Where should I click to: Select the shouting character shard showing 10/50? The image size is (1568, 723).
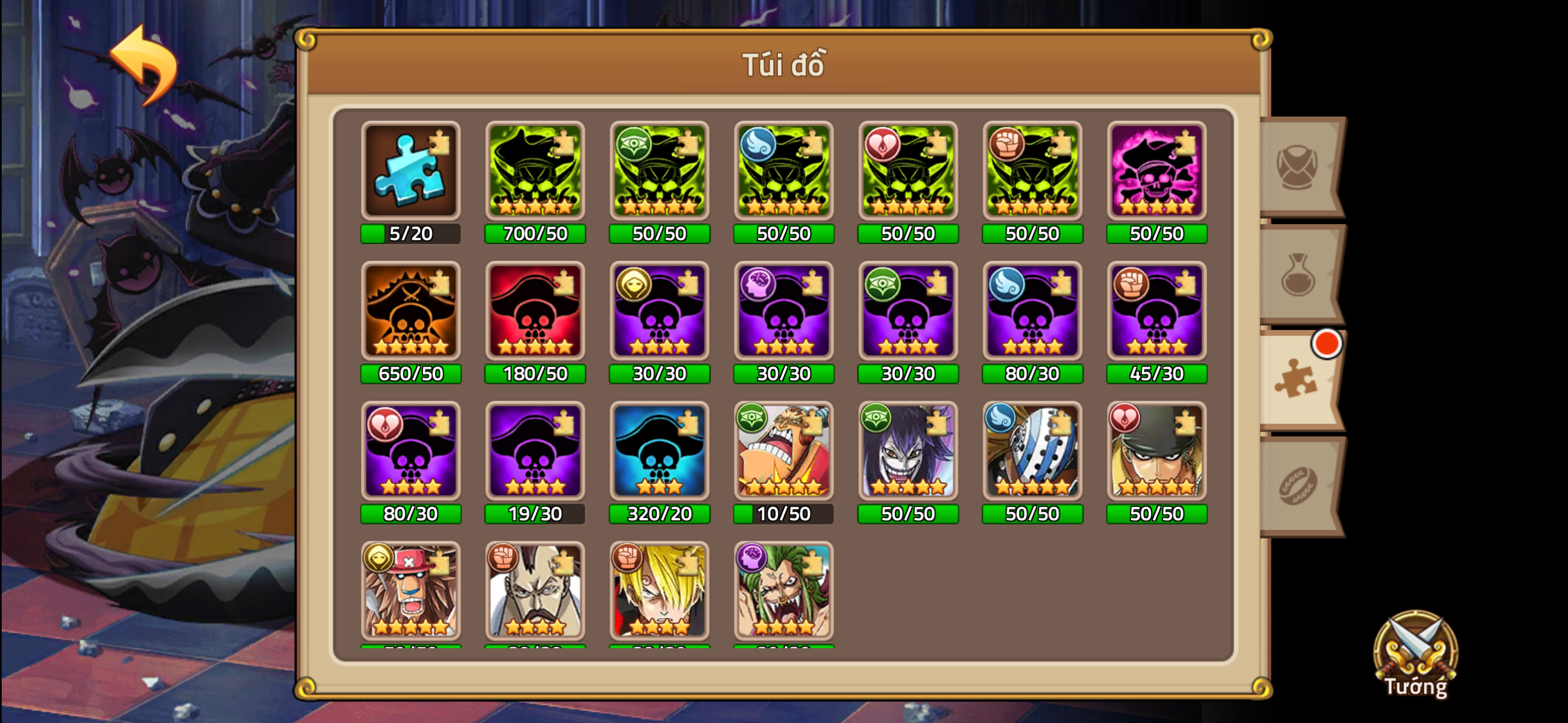pyautogui.click(x=783, y=453)
